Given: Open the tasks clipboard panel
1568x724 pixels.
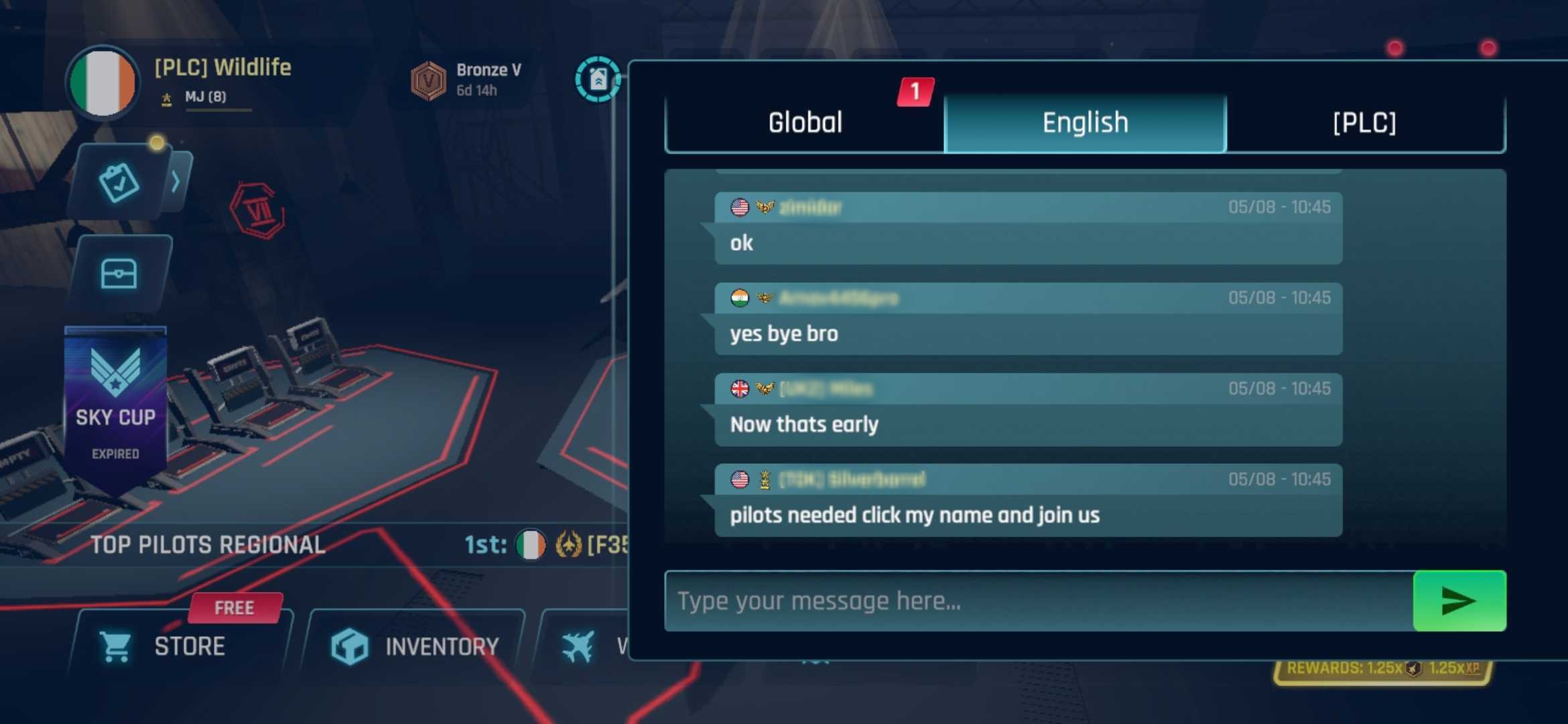Looking at the screenshot, I should click(x=121, y=183).
